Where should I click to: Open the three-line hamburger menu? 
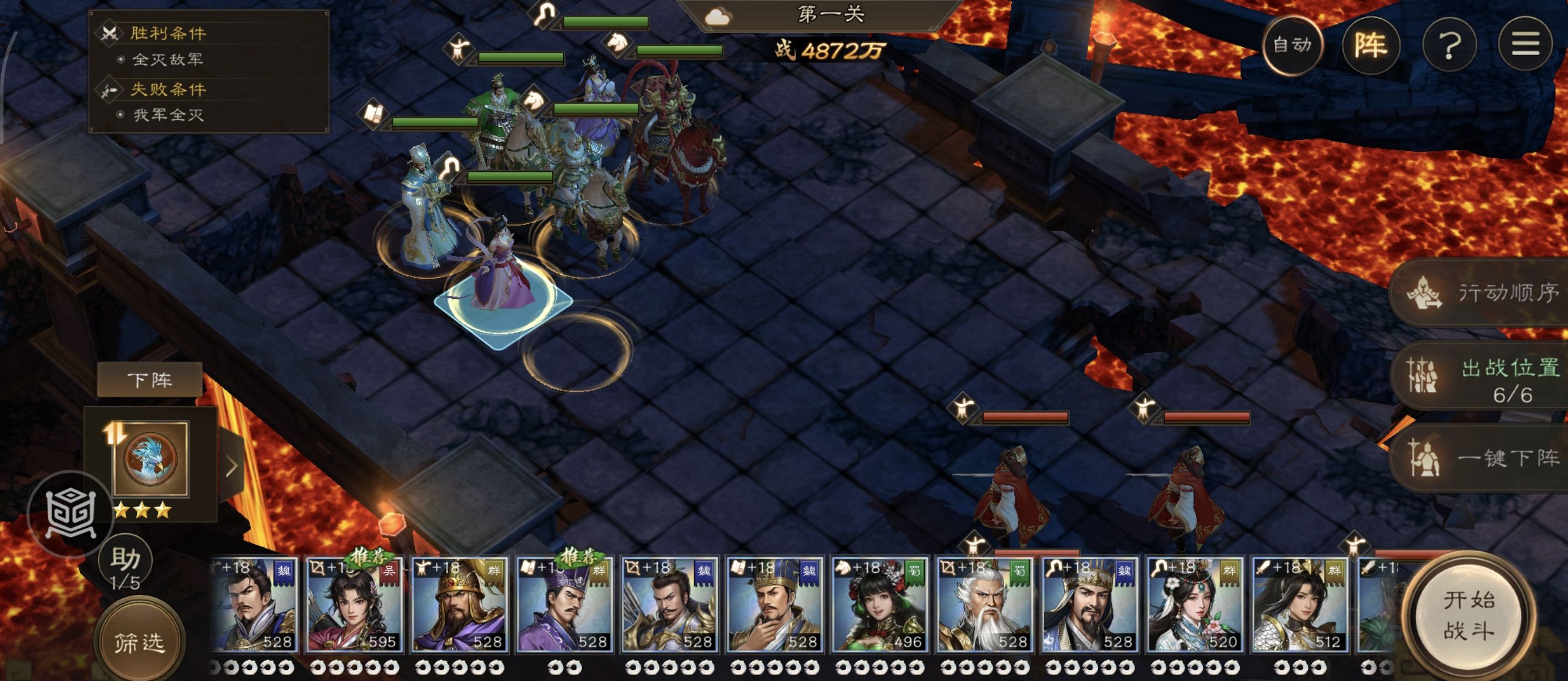1525,45
